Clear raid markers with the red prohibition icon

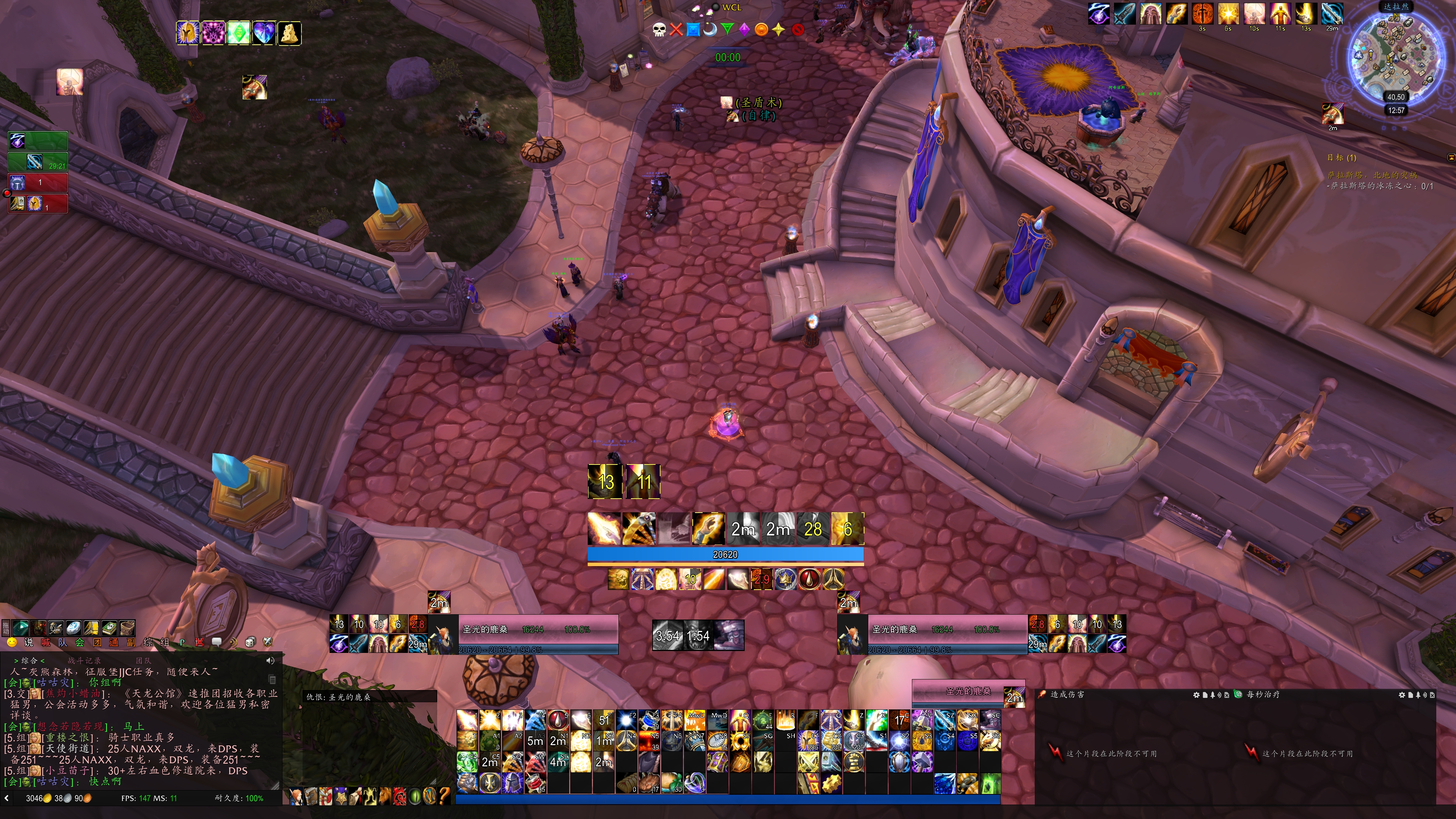[x=797, y=30]
